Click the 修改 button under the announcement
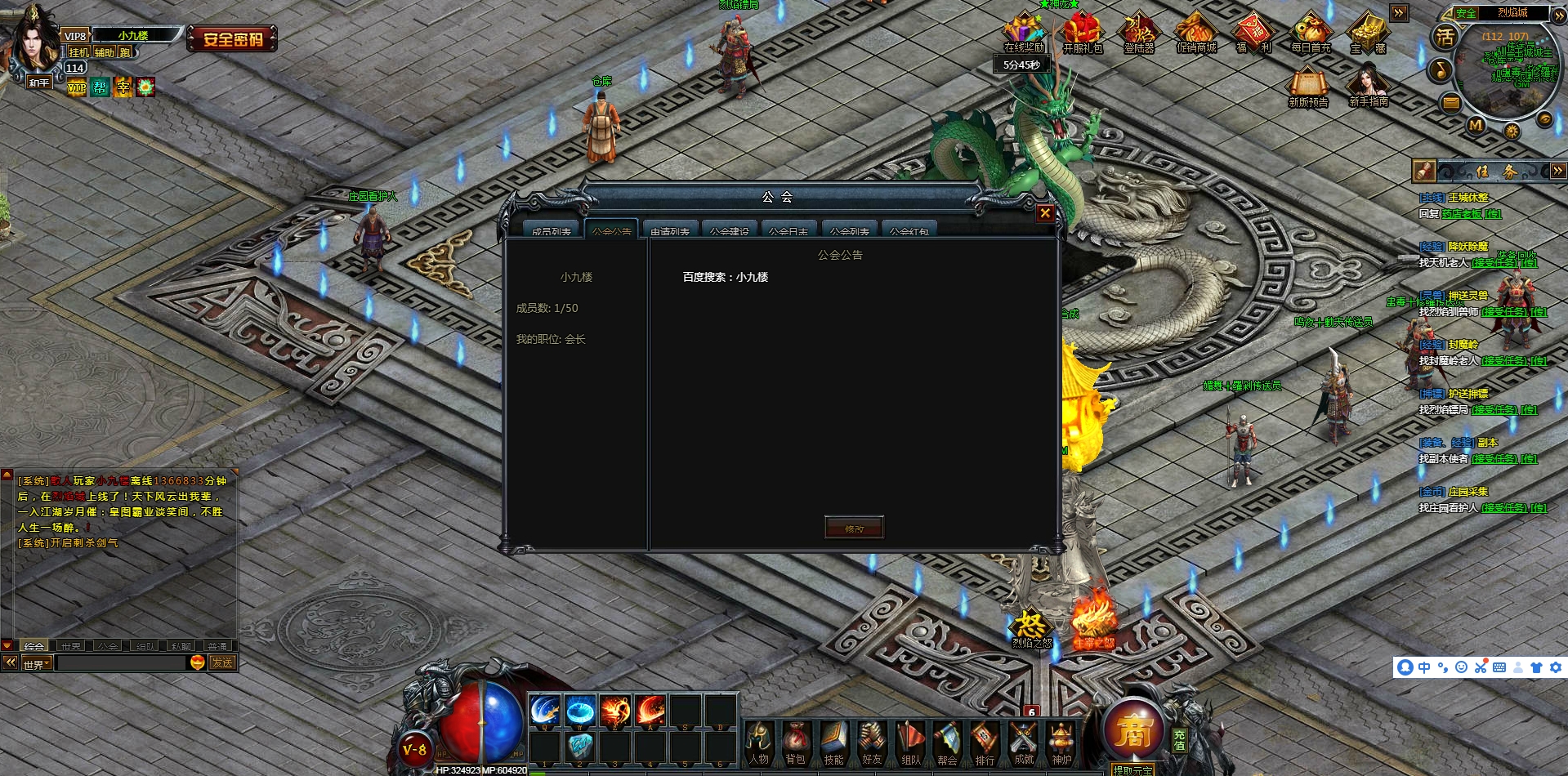Screen dimensions: 1568x776 click(854, 528)
